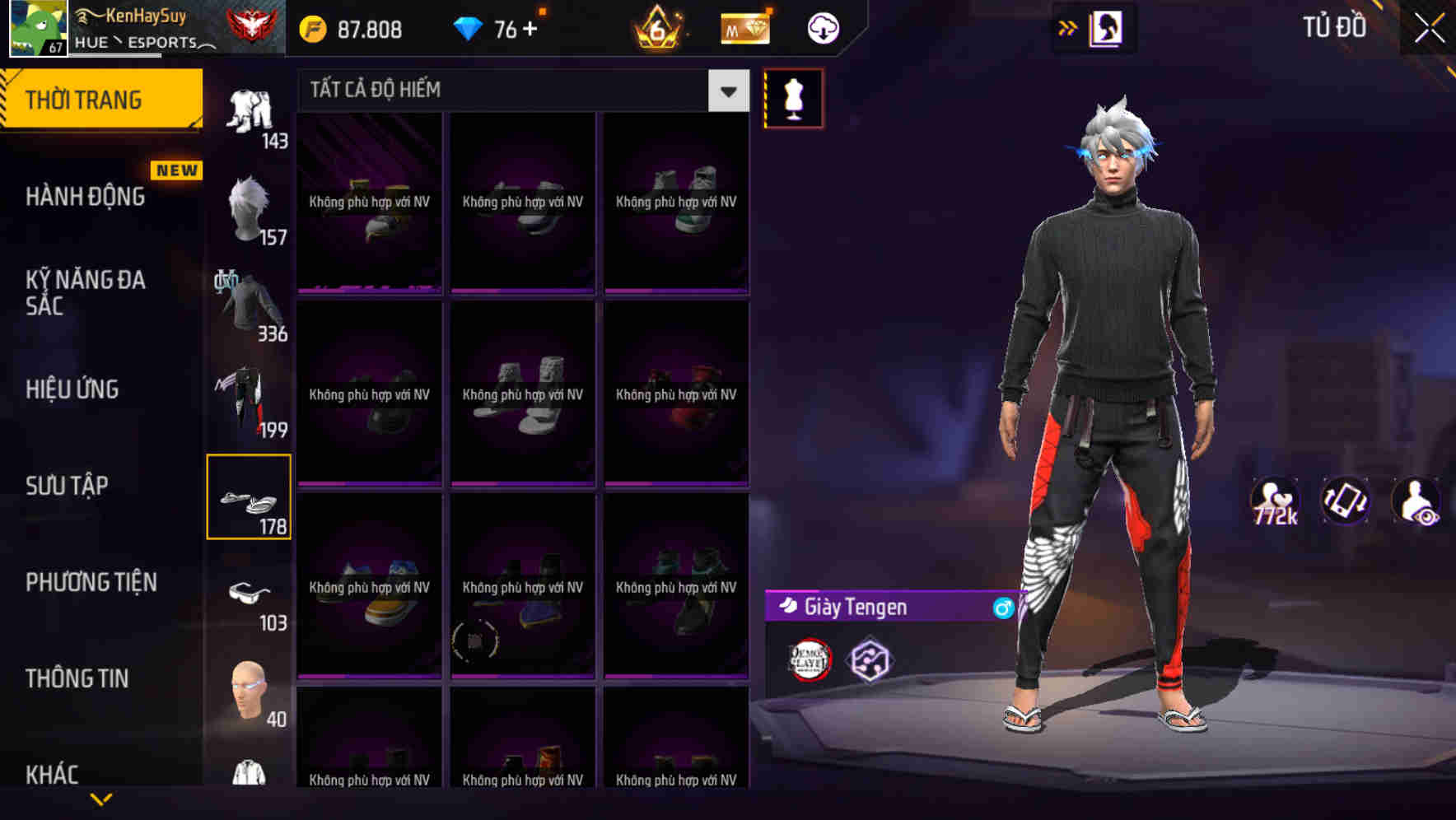Toggle the mannequin display above the item grid

[792, 97]
